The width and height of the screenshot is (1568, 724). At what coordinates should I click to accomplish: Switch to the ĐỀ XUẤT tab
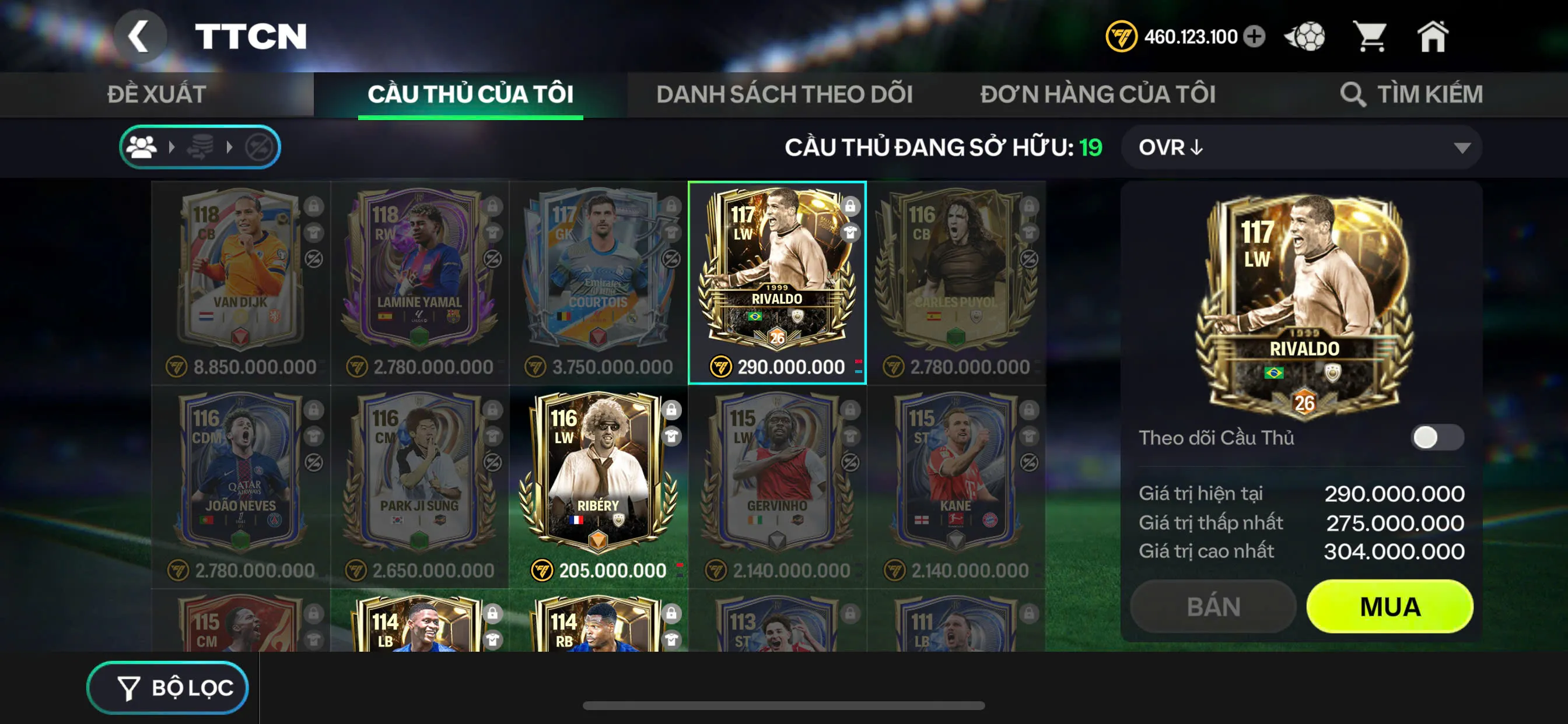pyautogui.click(x=157, y=93)
